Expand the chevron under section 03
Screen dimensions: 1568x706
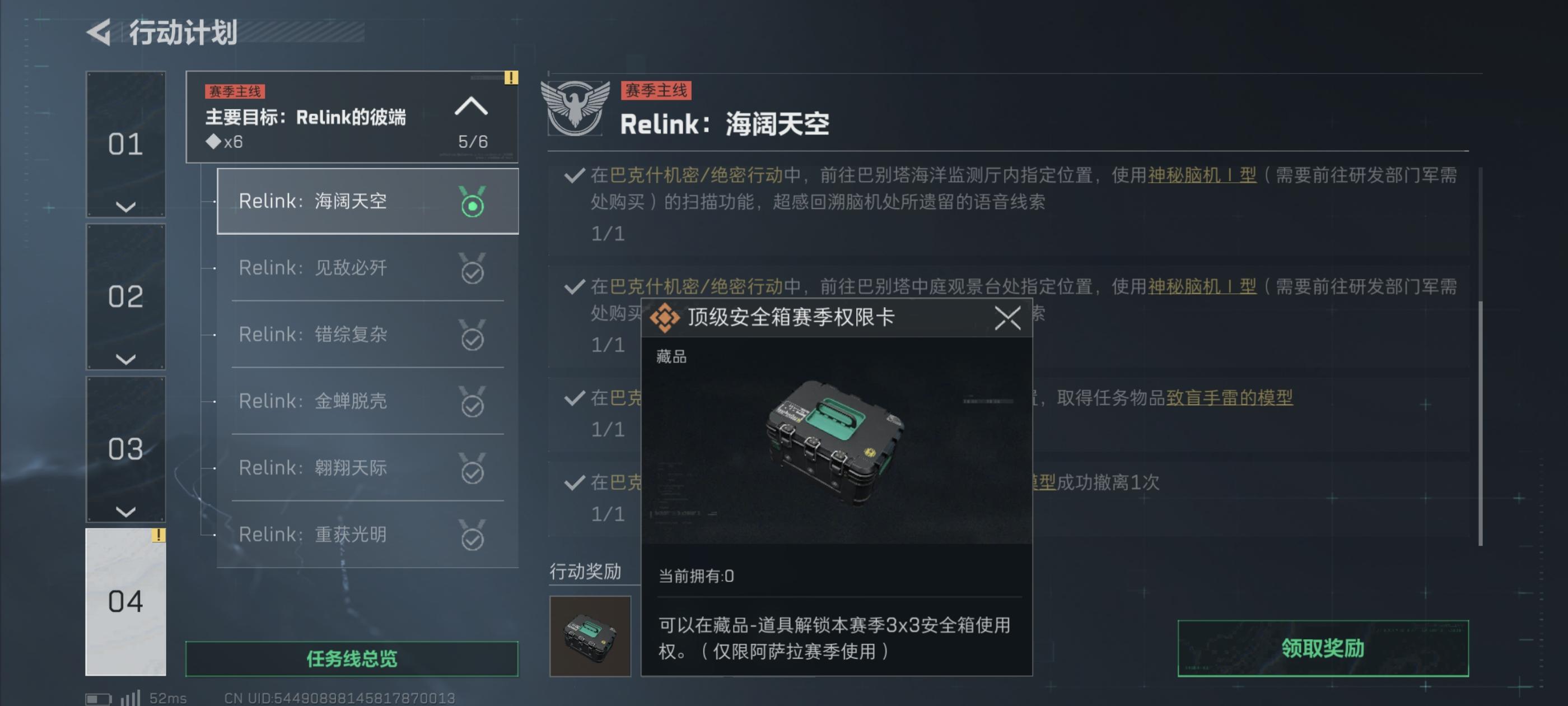[x=125, y=512]
